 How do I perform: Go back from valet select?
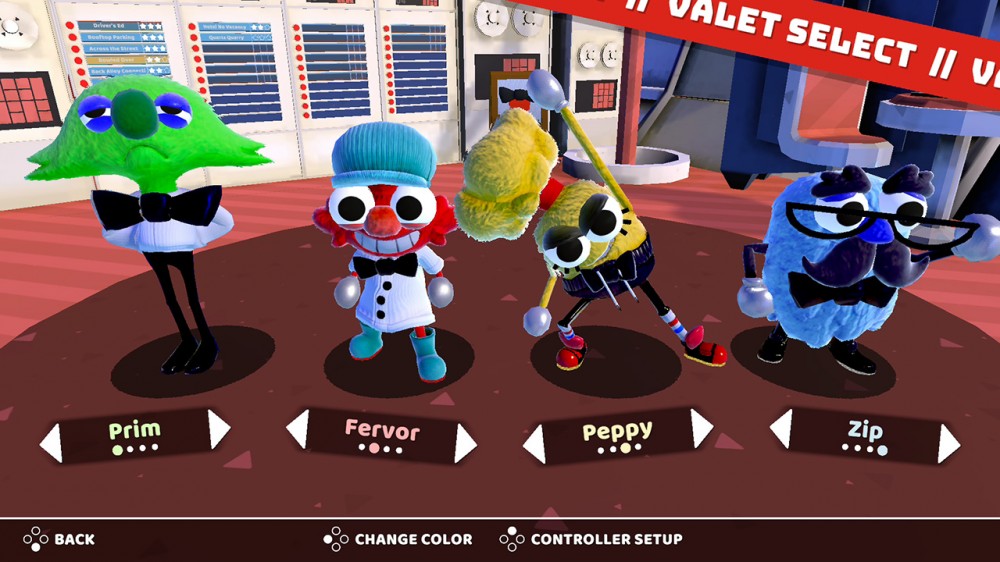click(x=60, y=539)
